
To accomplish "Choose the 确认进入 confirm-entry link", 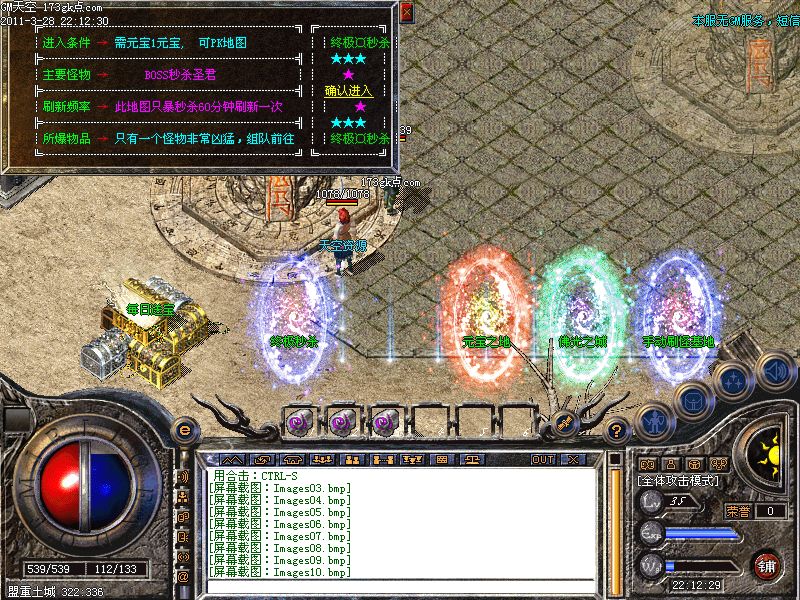I will (347, 90).
